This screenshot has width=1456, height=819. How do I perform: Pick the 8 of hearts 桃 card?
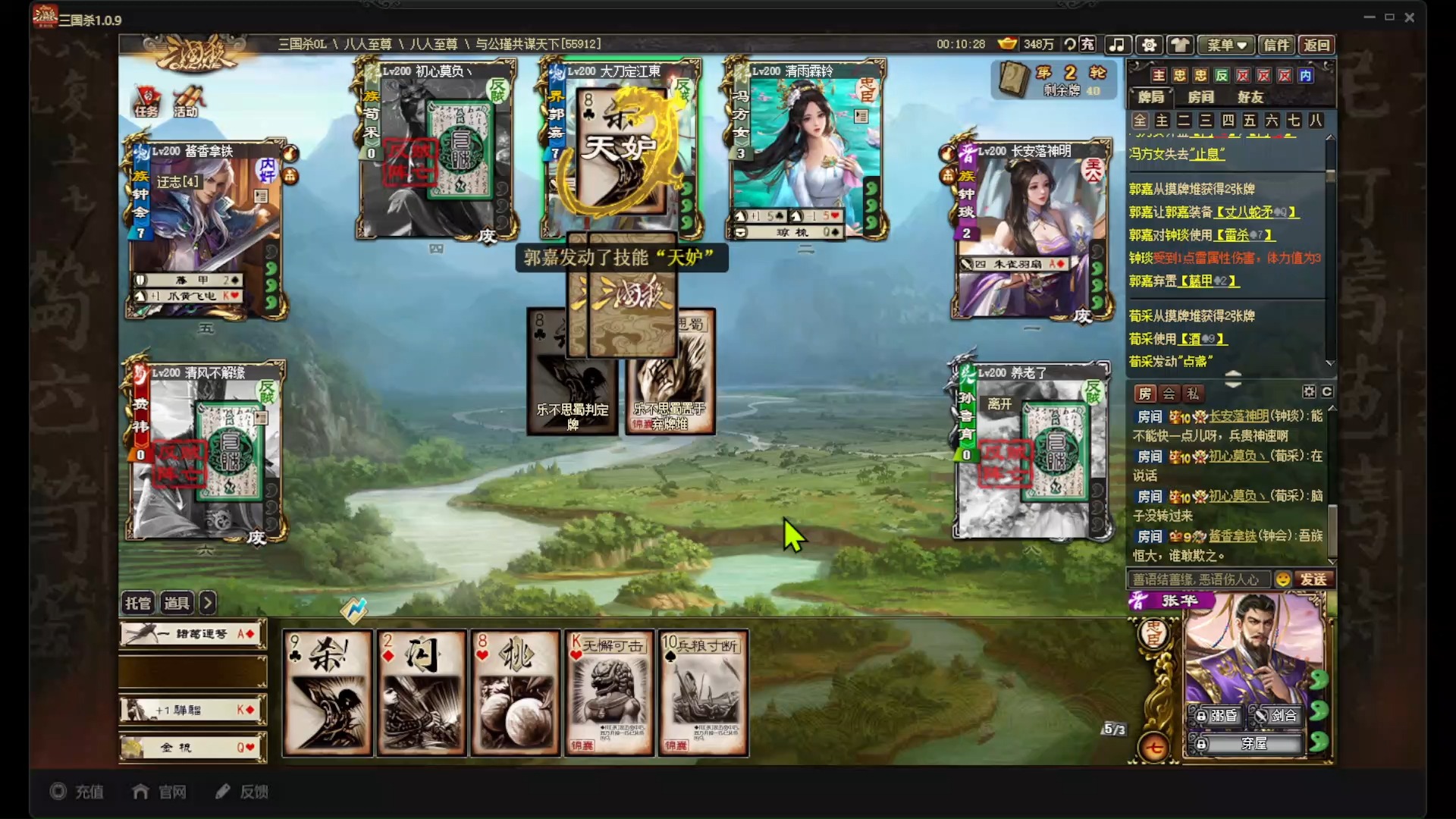(x=516, y=693)
